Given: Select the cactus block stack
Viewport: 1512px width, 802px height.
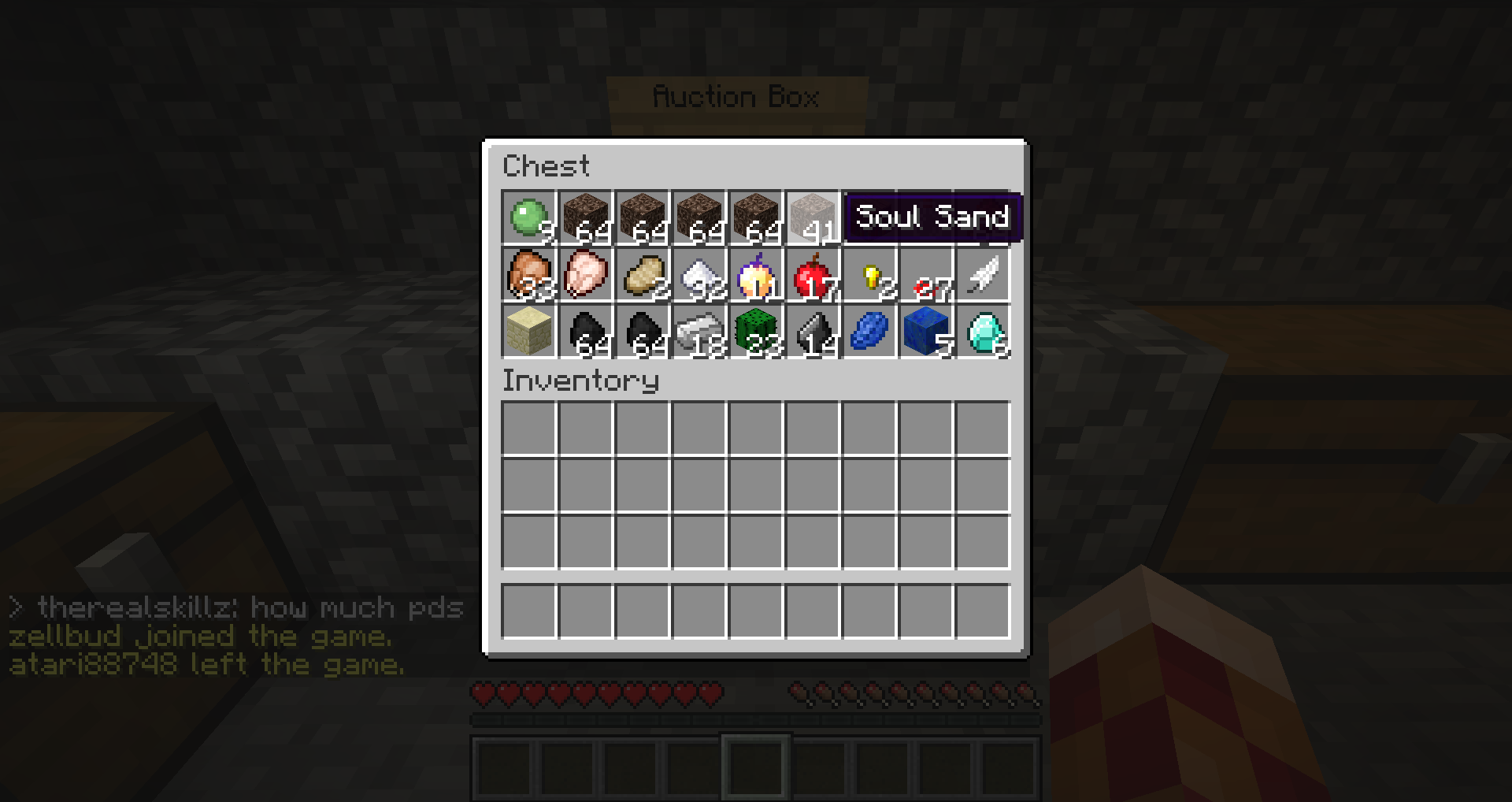Looking at the screenshot, I should pyautogui.click(x=755, y=331).
